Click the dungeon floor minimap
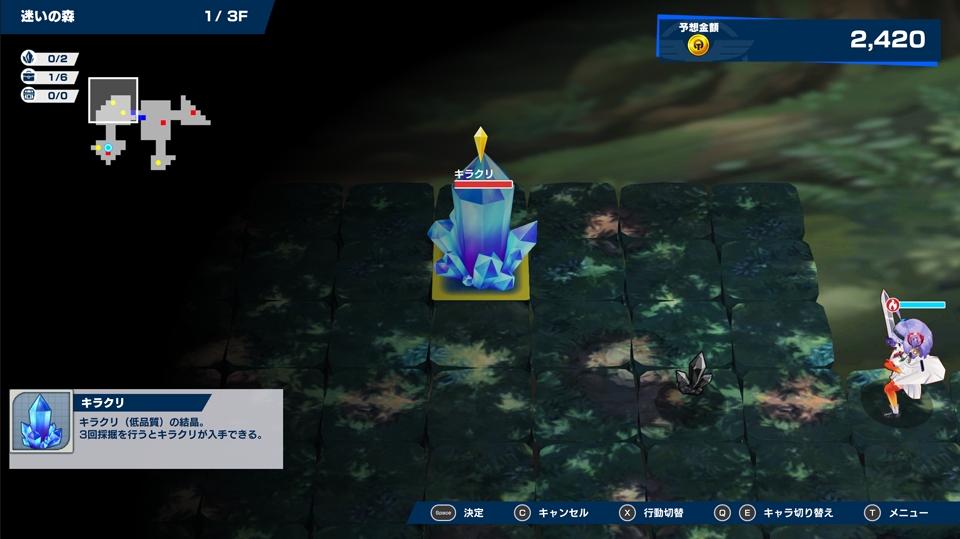960x539 pixels. 148,123
